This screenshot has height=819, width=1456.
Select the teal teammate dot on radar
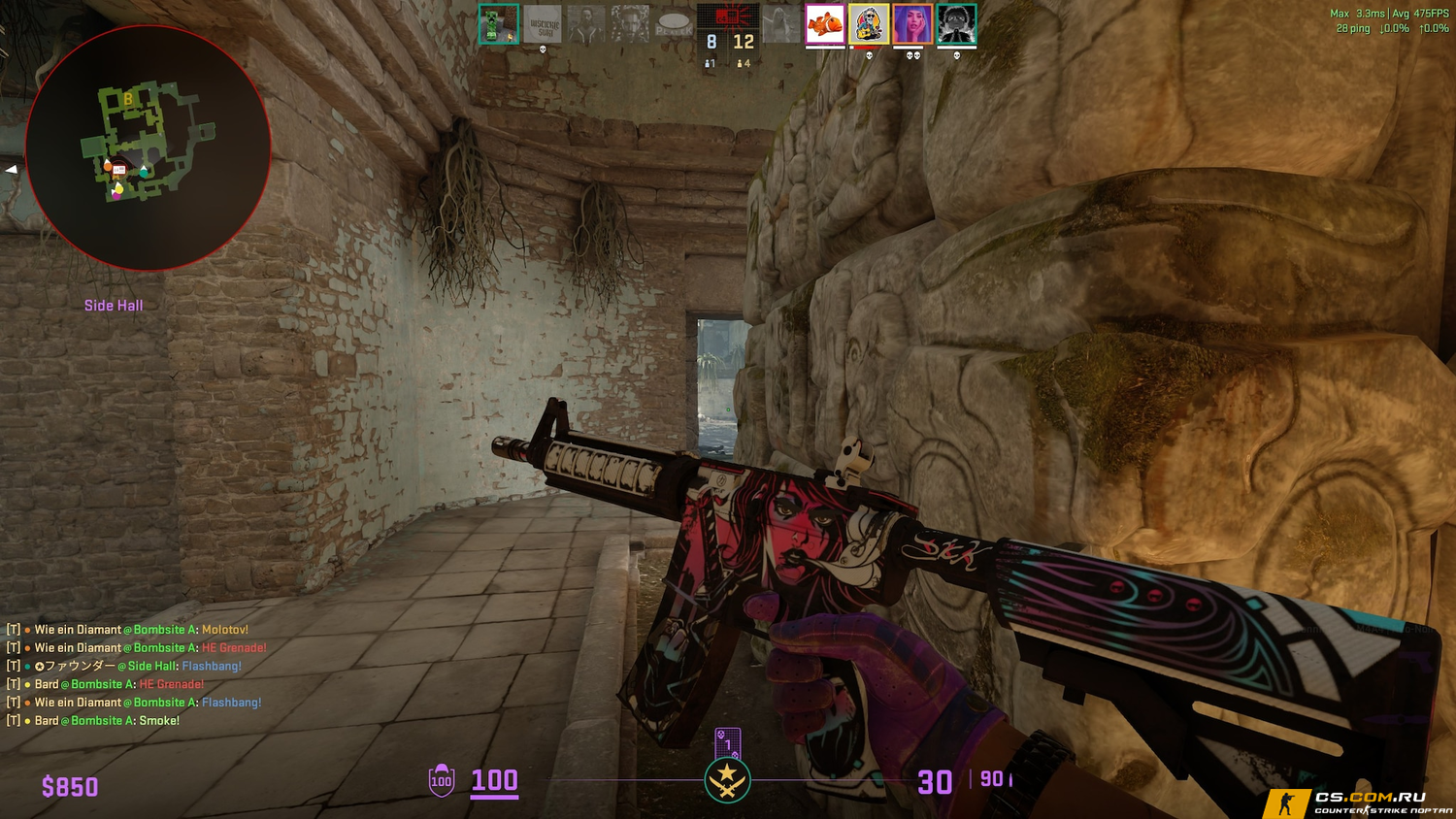coord(144,171)
